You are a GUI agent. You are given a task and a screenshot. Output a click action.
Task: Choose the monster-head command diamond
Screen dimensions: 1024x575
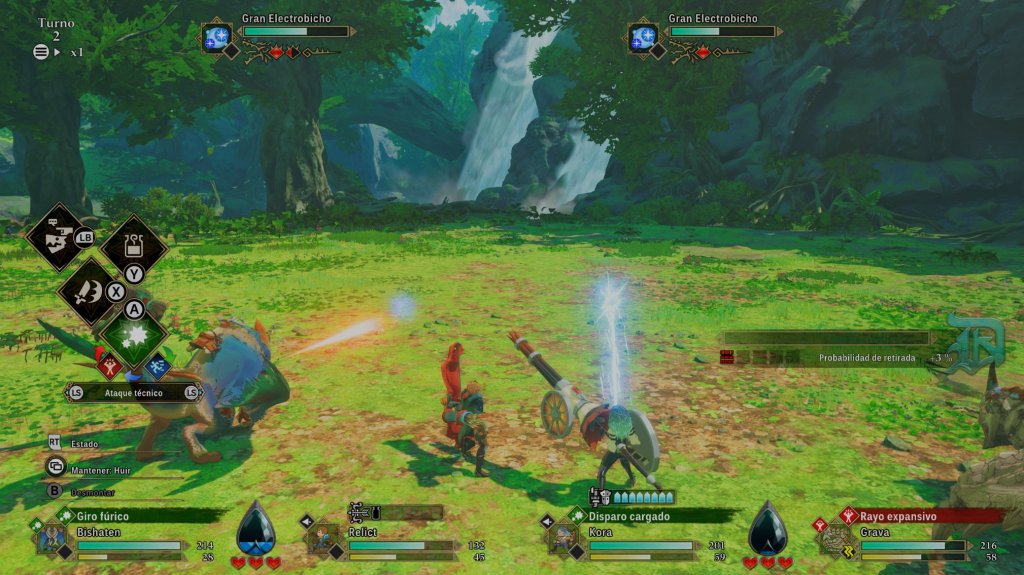(x=55, y=237)
